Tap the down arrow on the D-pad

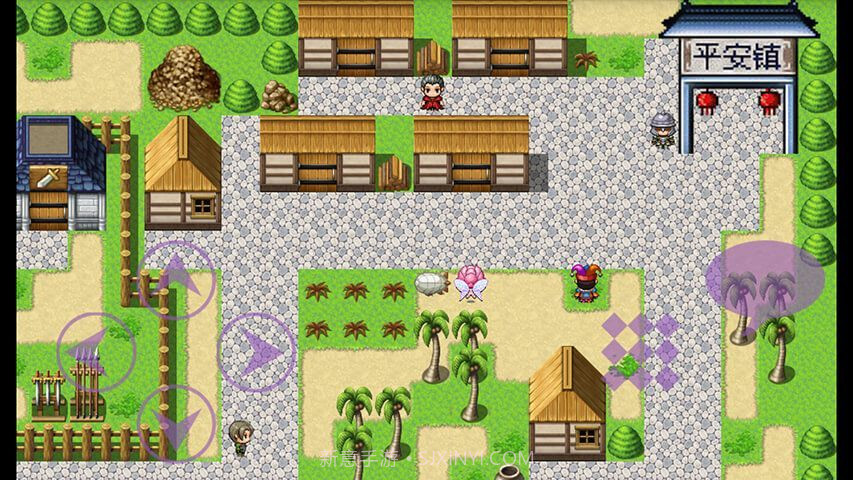click(176, 423)
